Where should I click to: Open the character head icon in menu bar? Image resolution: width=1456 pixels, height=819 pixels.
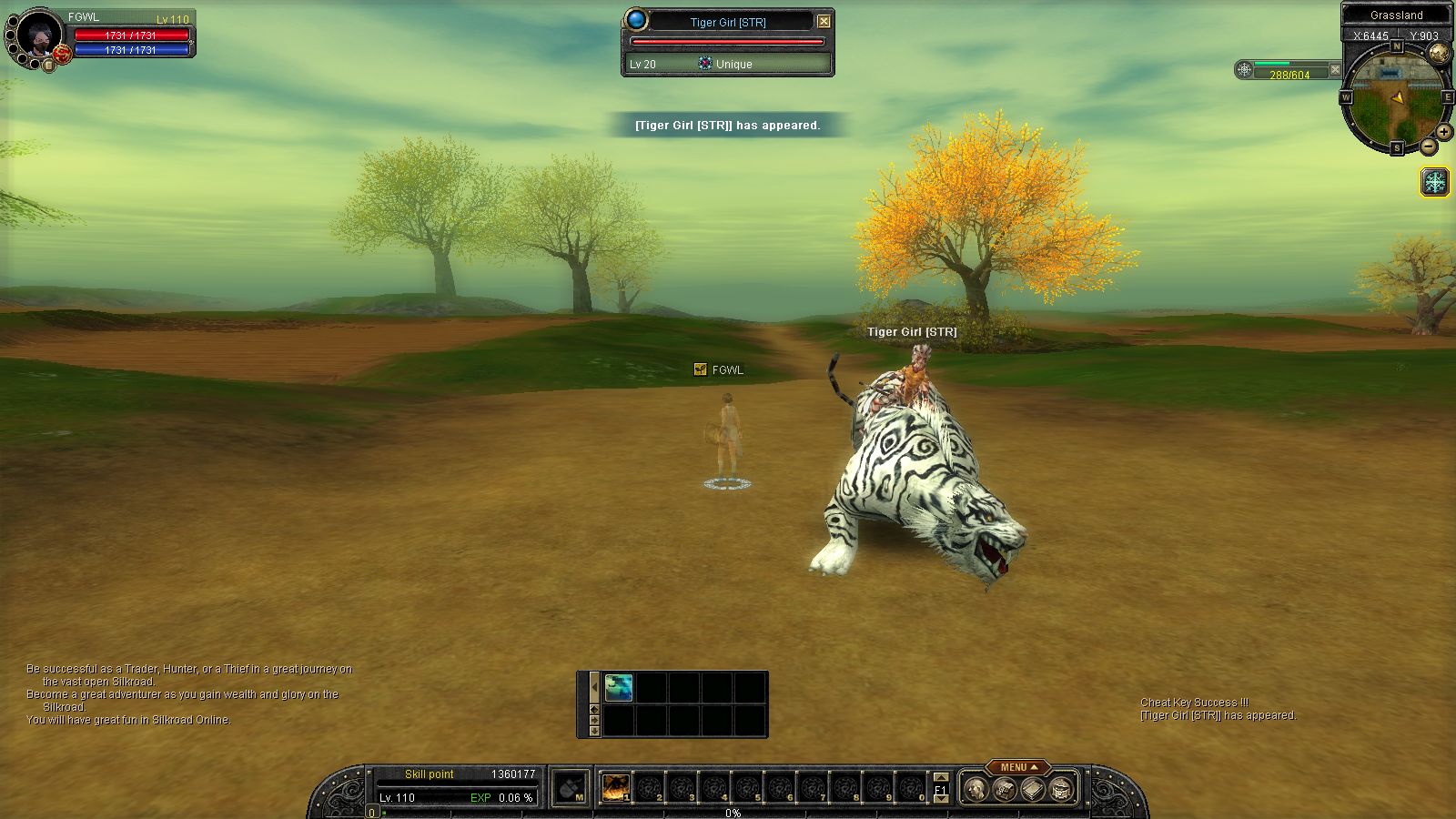point(976,789)
